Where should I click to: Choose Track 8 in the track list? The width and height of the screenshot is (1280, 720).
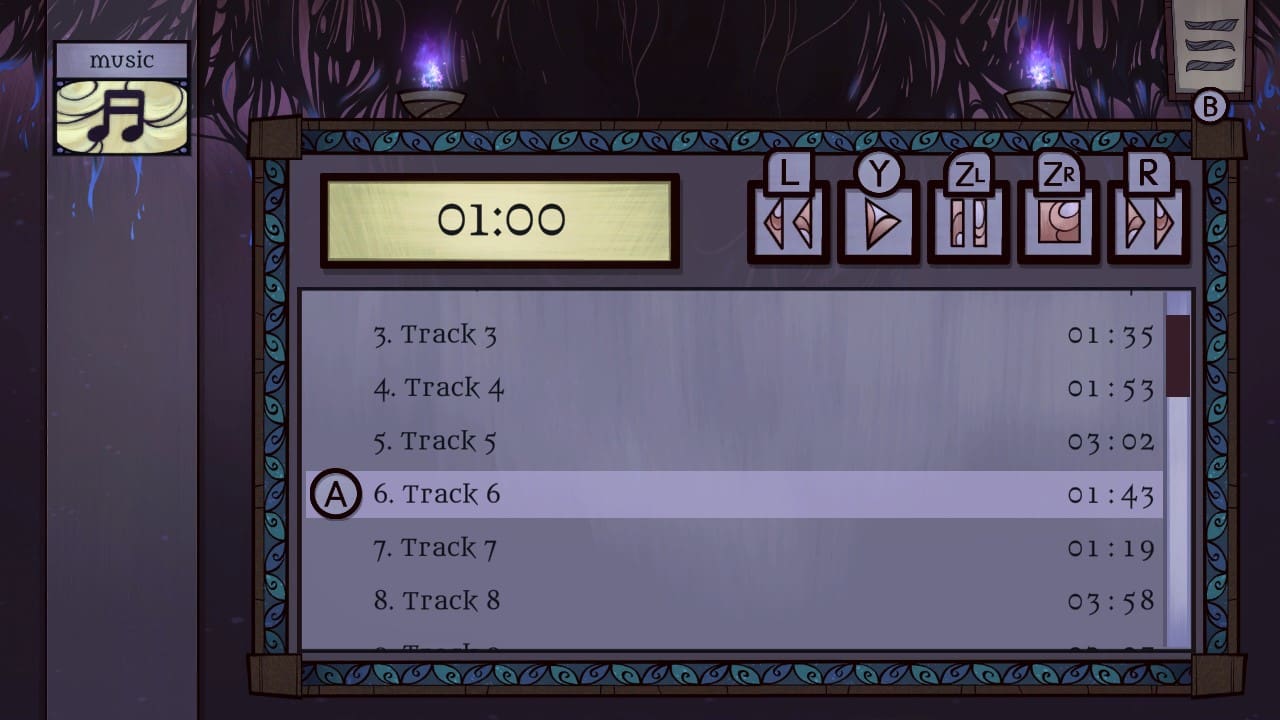(437, 600)
